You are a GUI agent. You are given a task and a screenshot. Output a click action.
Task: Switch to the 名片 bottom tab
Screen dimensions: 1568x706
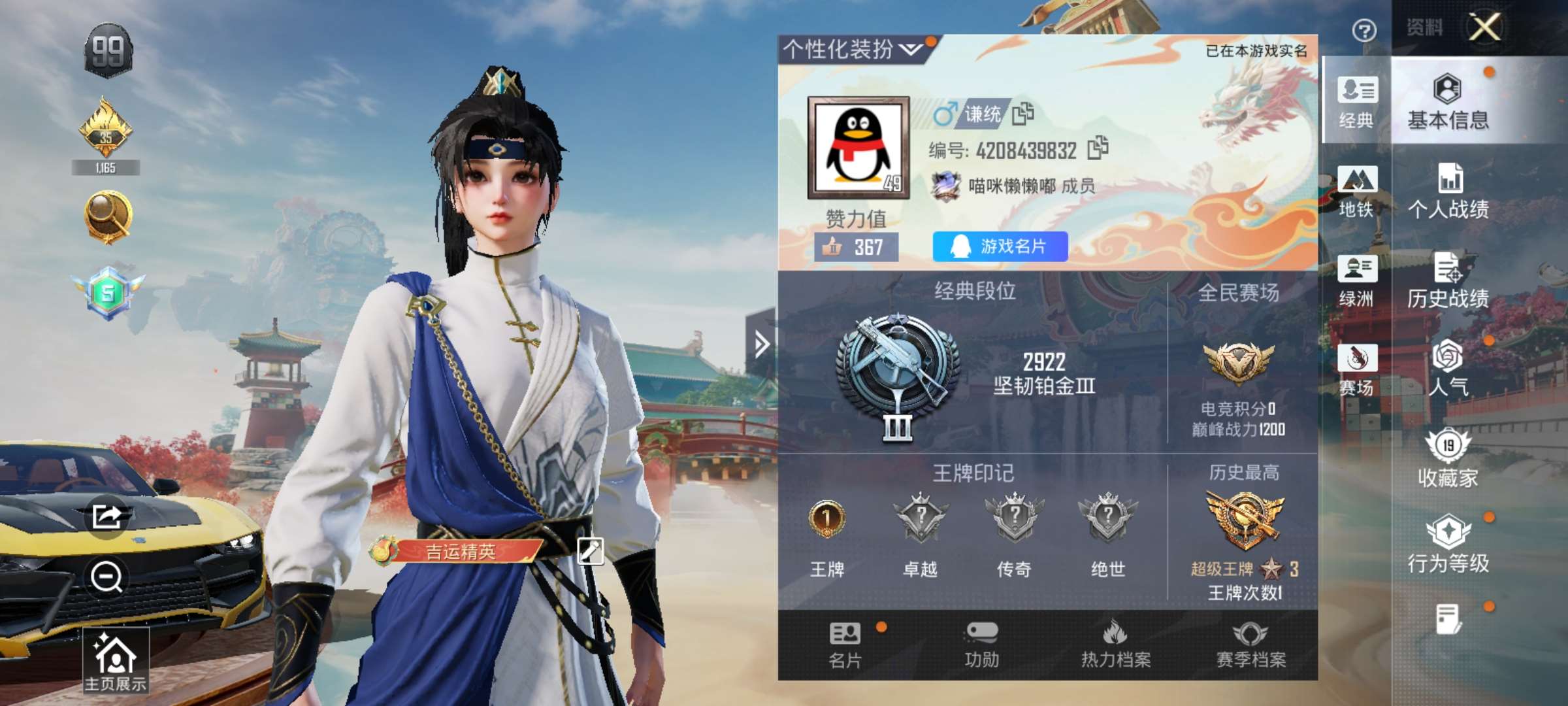[x=845, y=645]
